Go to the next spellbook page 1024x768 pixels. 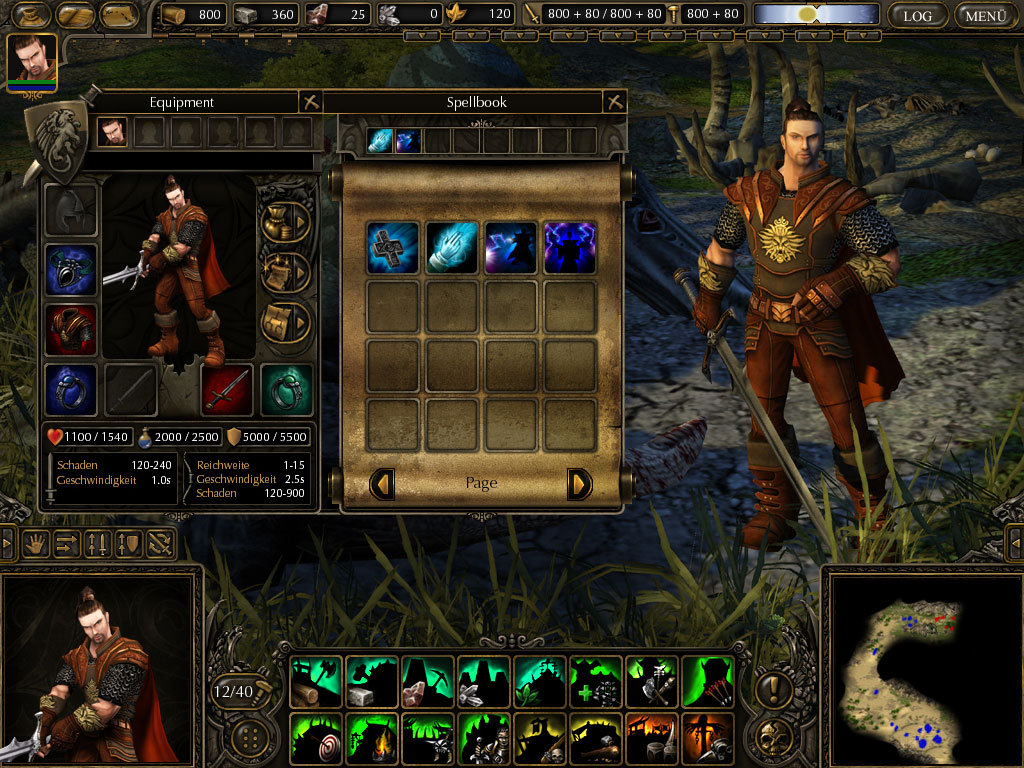(x=580, y=484)
